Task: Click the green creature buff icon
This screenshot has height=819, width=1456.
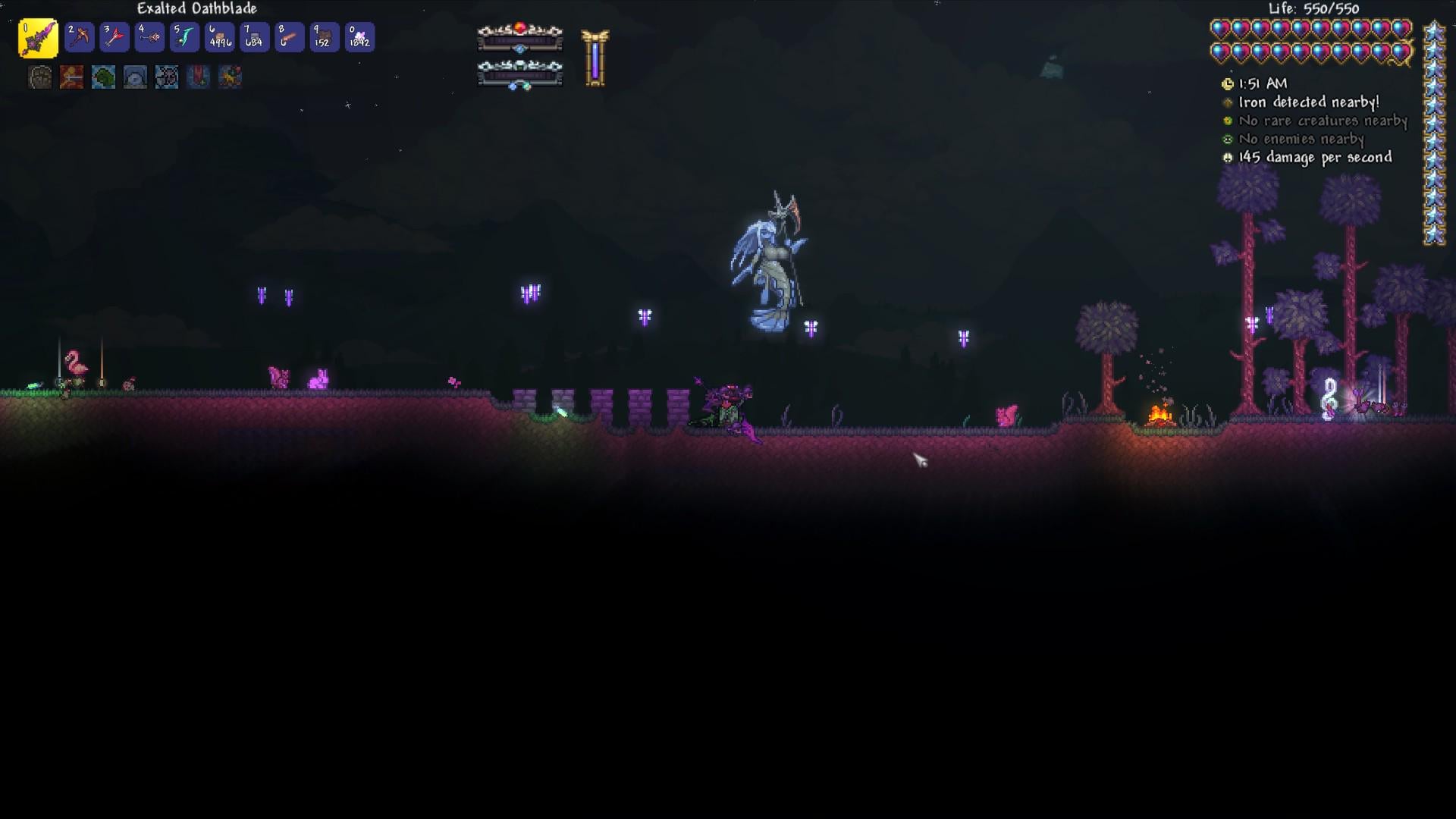Action: [x=104, y=77]
